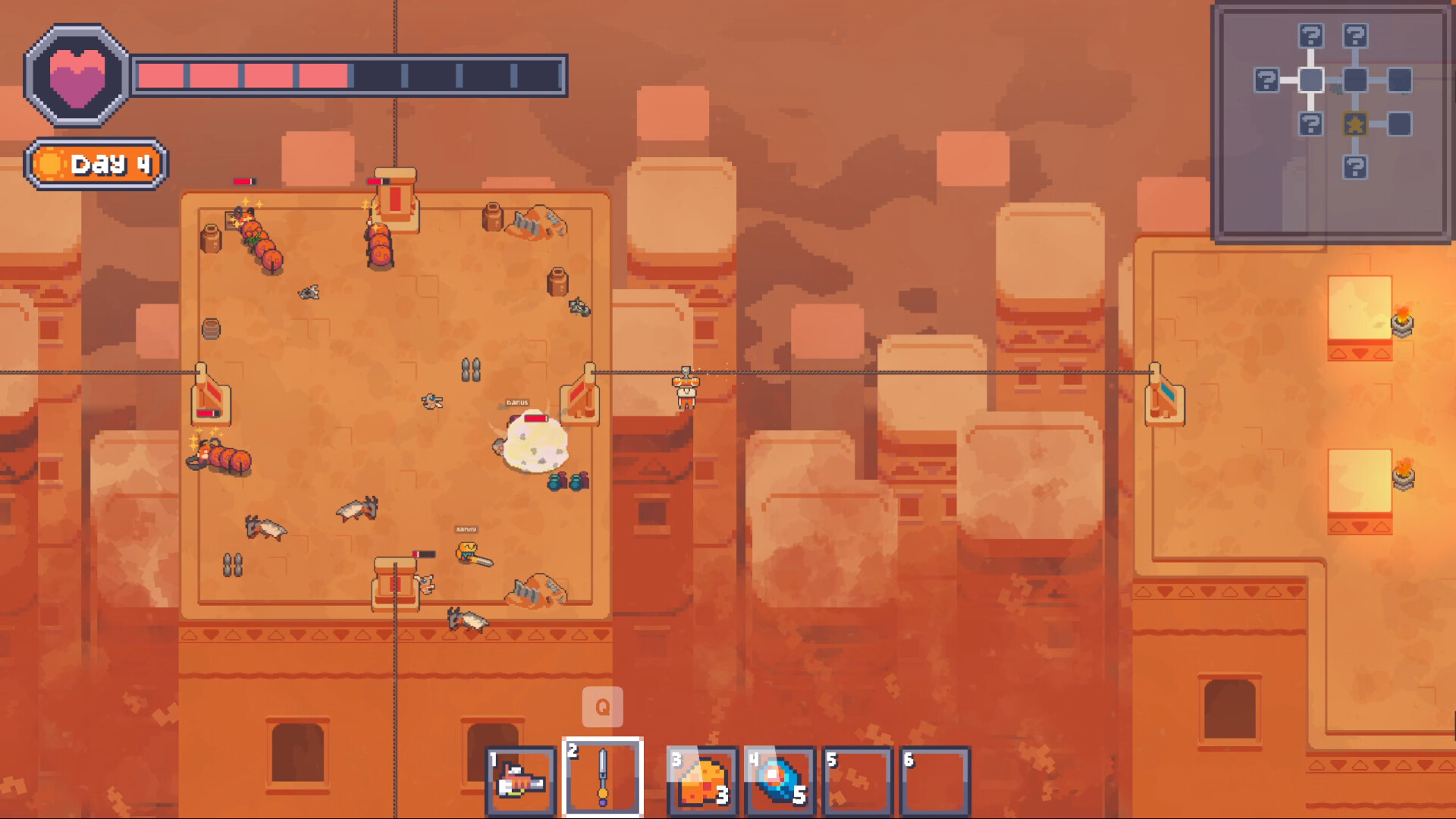1456x819 pixels.
Task: Click the heart emblem beside the health bar
Action: (77, 76)
